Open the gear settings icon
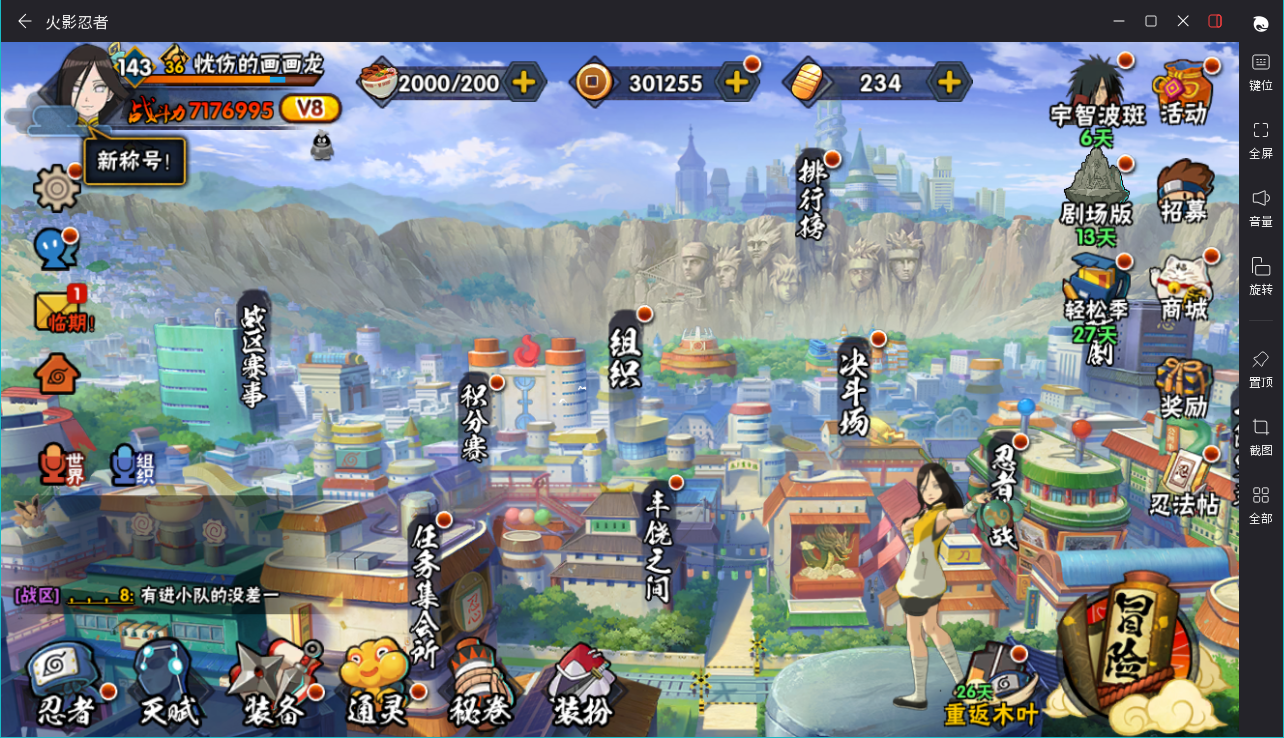 coord(56,188)
